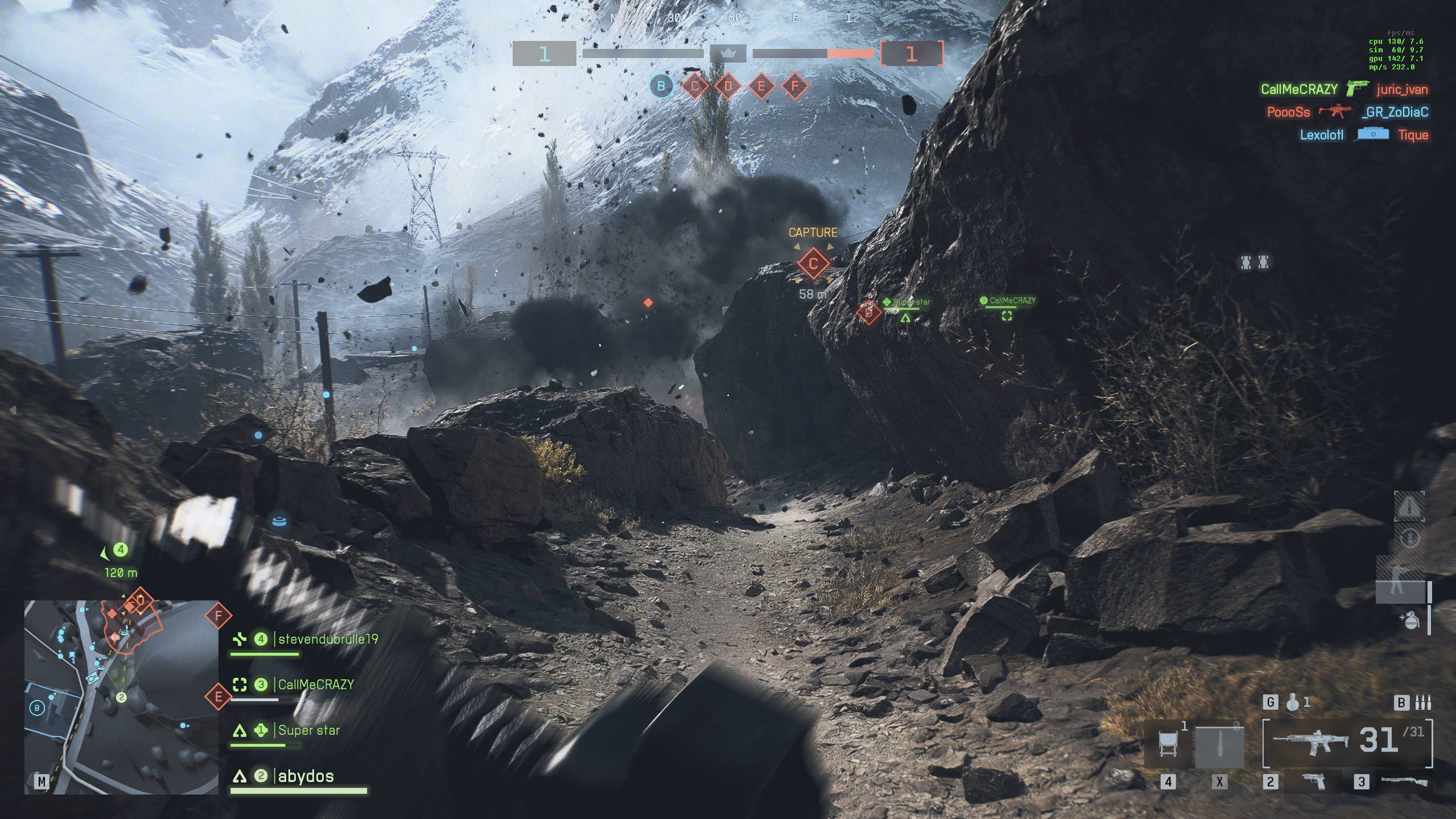Click squad member stevendubrulle19 in the squad list
The image size is (1456, 819).
328,639
